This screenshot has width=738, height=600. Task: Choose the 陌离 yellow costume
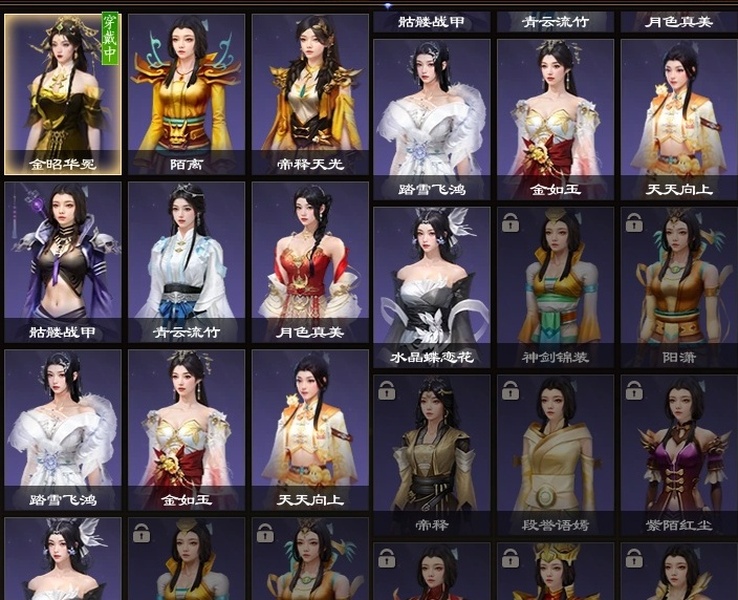(x=186, y=93)
